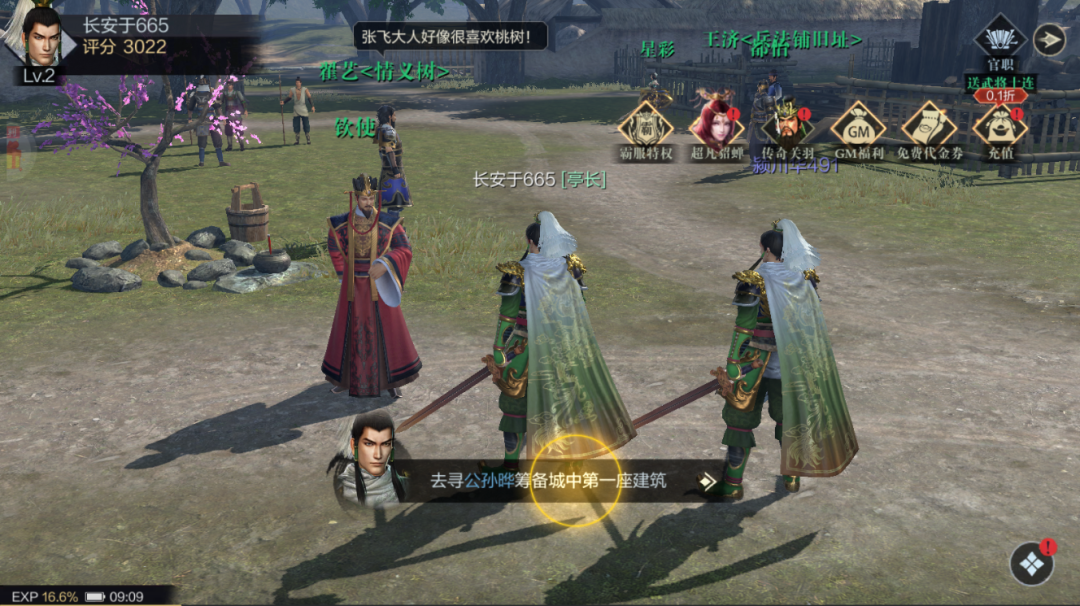Open the 霸服特权 privilege icon
The height and width of the screenshot is (606, 1080).
[x=645, y=127]
